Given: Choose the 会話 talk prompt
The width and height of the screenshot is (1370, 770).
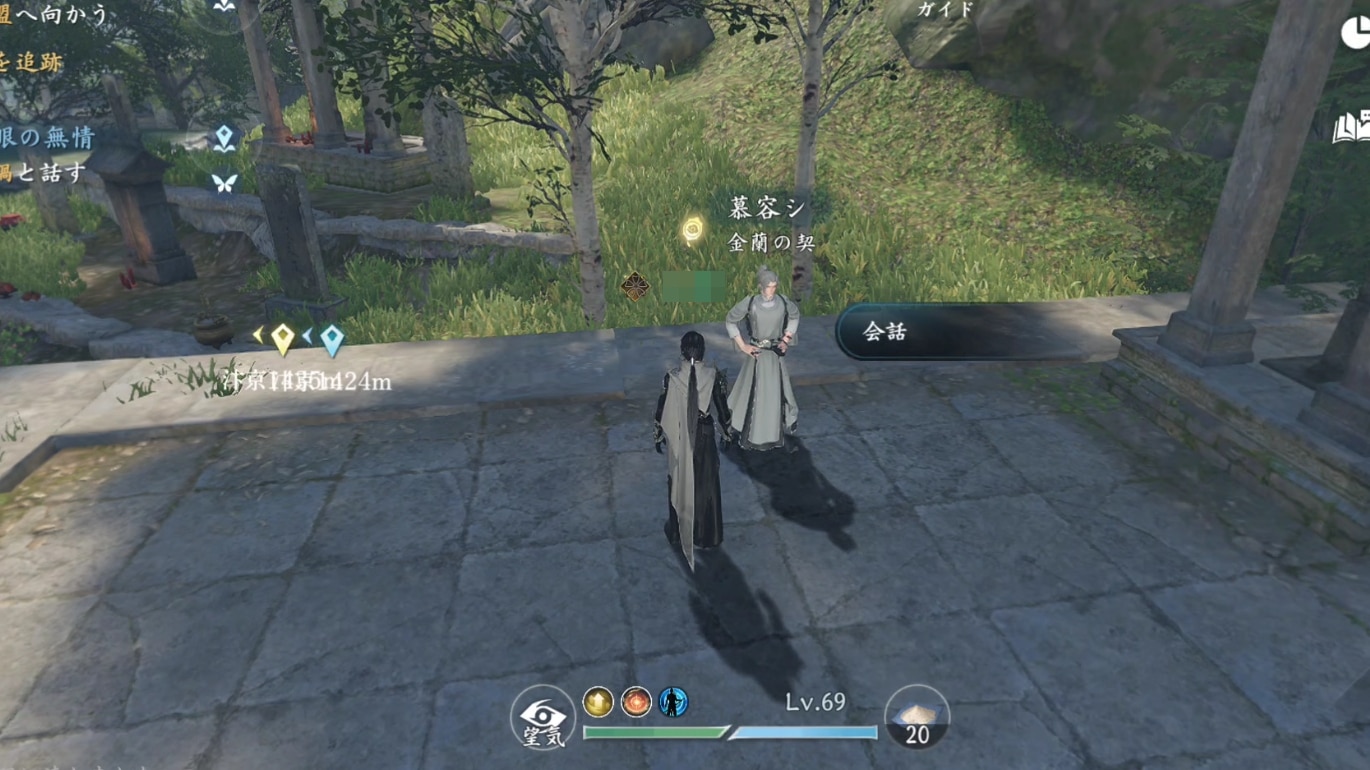Looking at the screenshot, I should tap(960, 333).
